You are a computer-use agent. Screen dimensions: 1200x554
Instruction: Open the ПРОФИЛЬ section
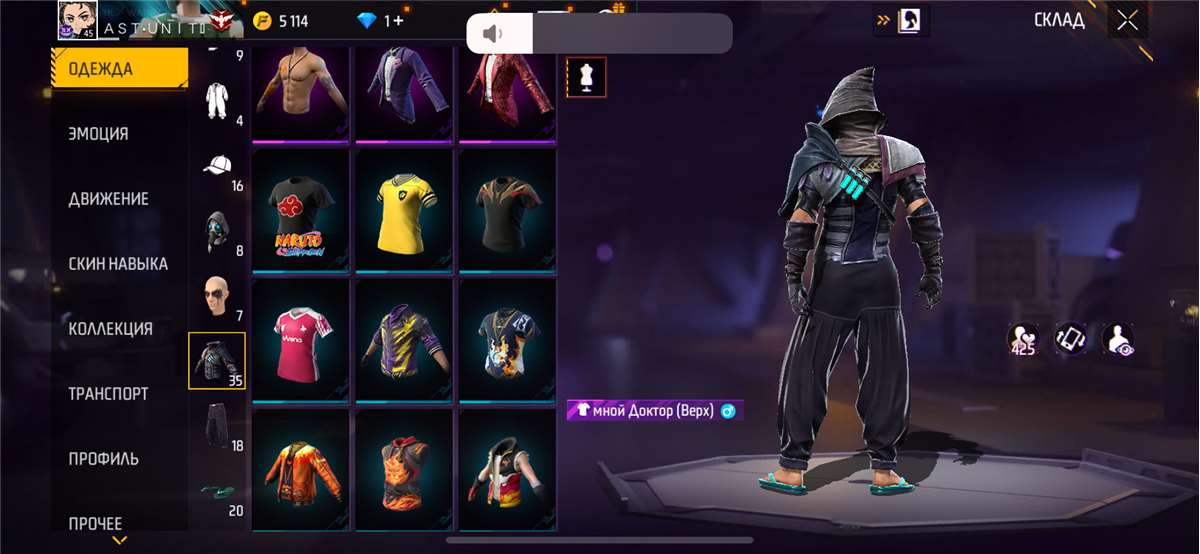click(103, 459)
